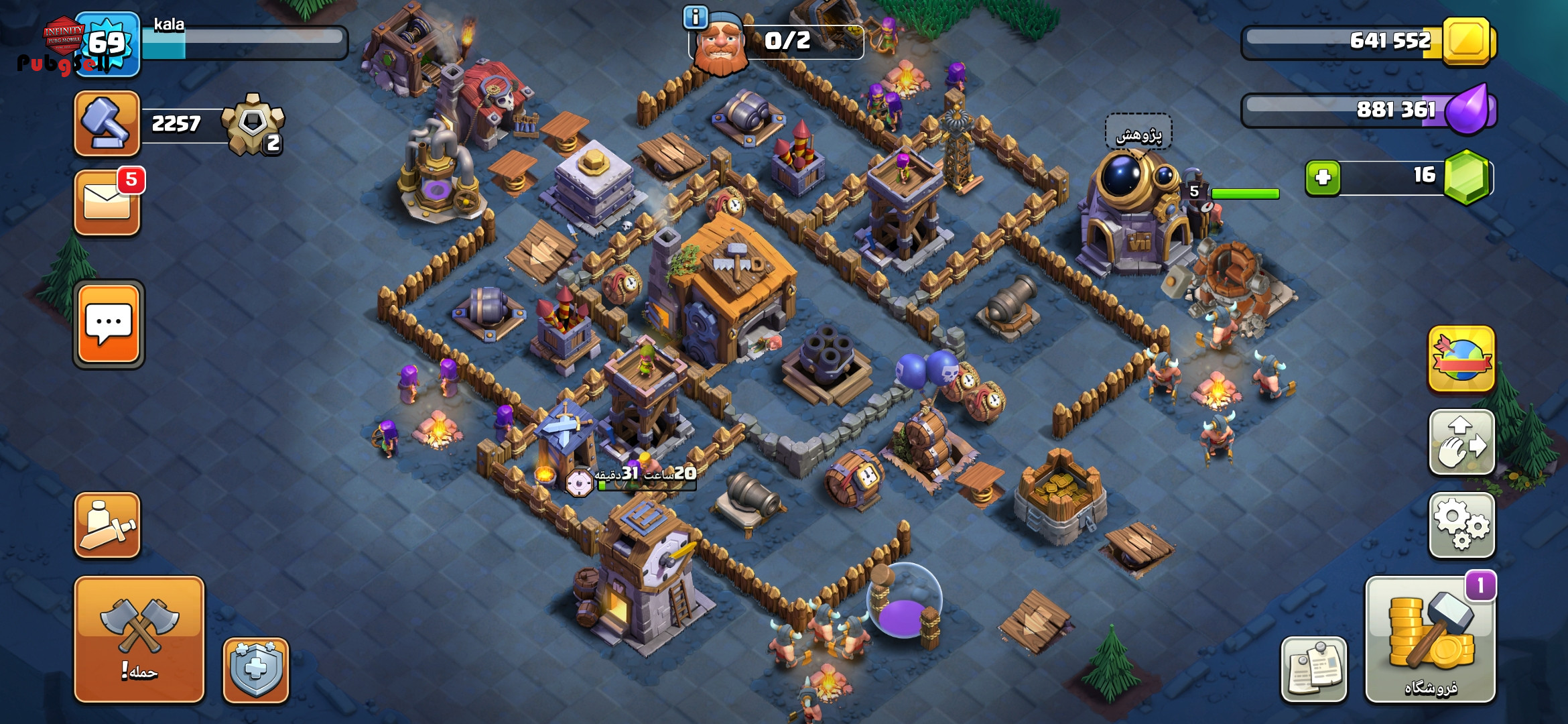Open the hand and arrows layout editor
The image size is (1568, 724).
click(1461, 442)
